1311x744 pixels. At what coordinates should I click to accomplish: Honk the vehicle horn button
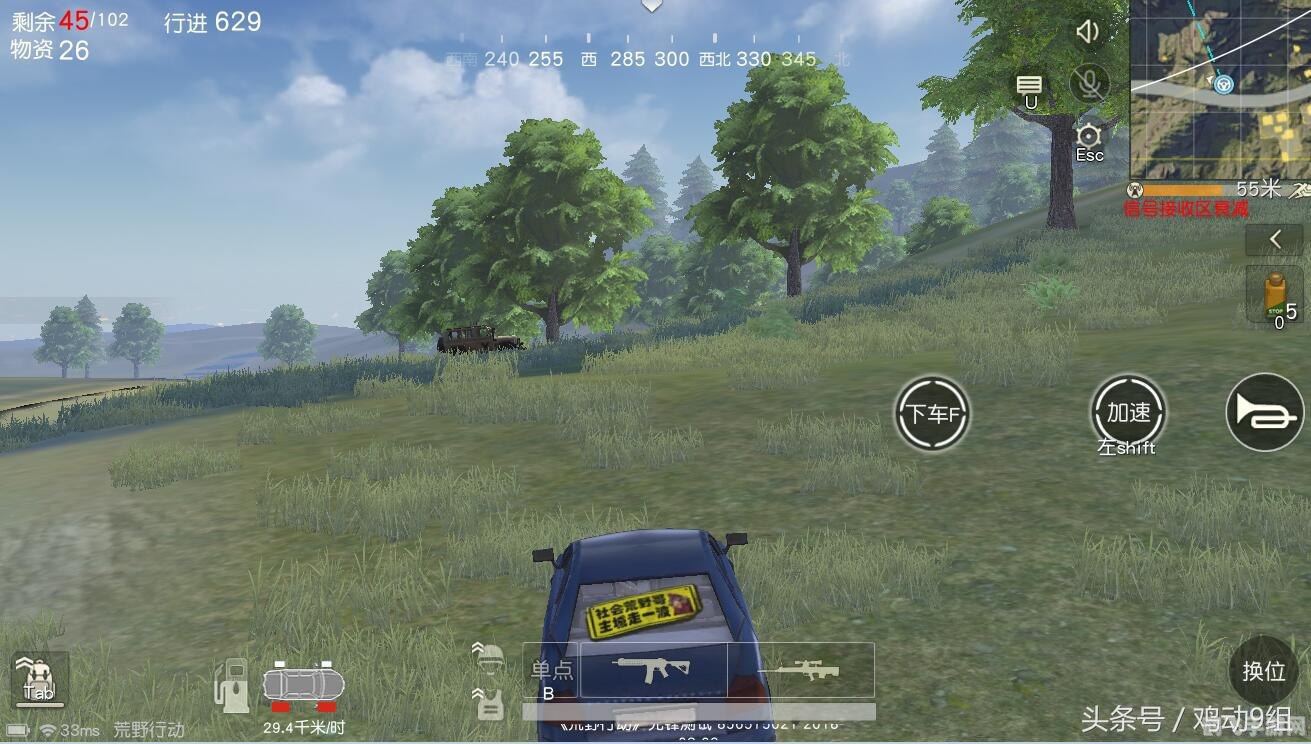pyautogui.click(x=1265, y=413)
